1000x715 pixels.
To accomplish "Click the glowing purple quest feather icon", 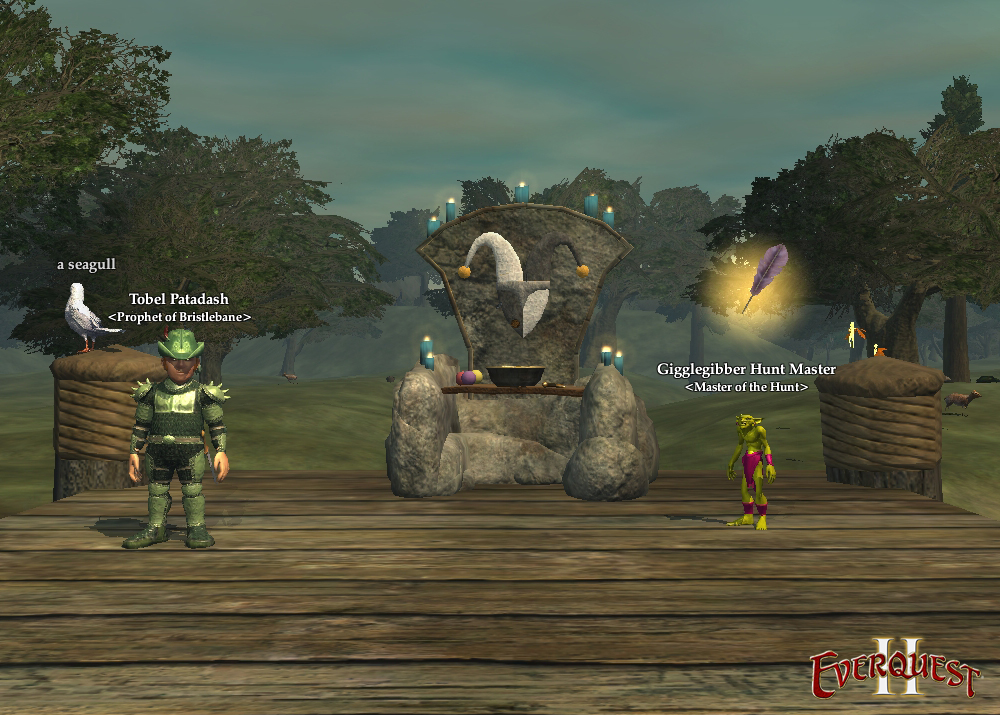I will pyautogui.click(x=765, y=275).
